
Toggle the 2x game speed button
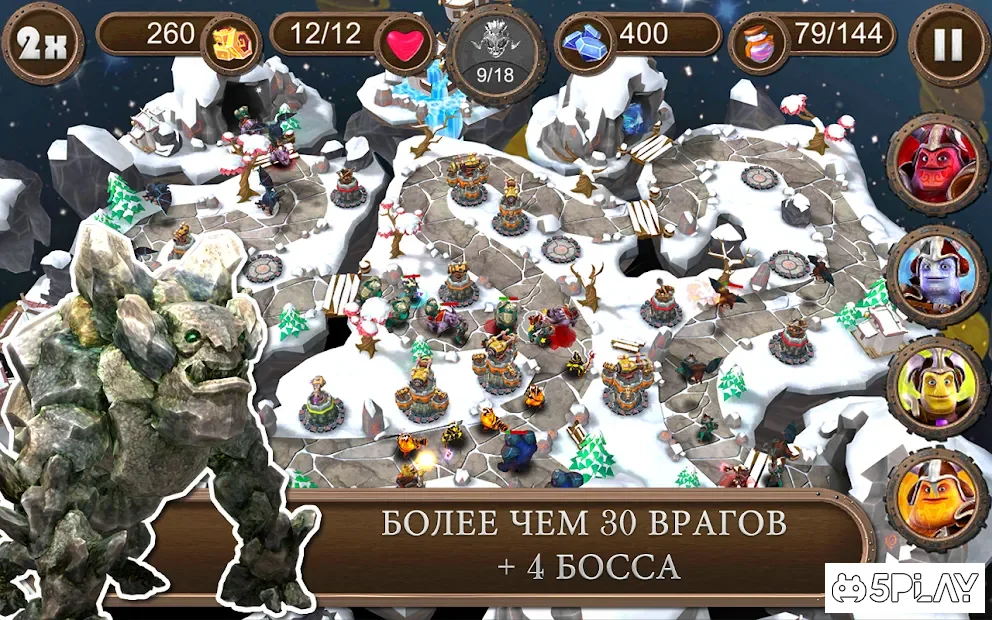[41, 43]
